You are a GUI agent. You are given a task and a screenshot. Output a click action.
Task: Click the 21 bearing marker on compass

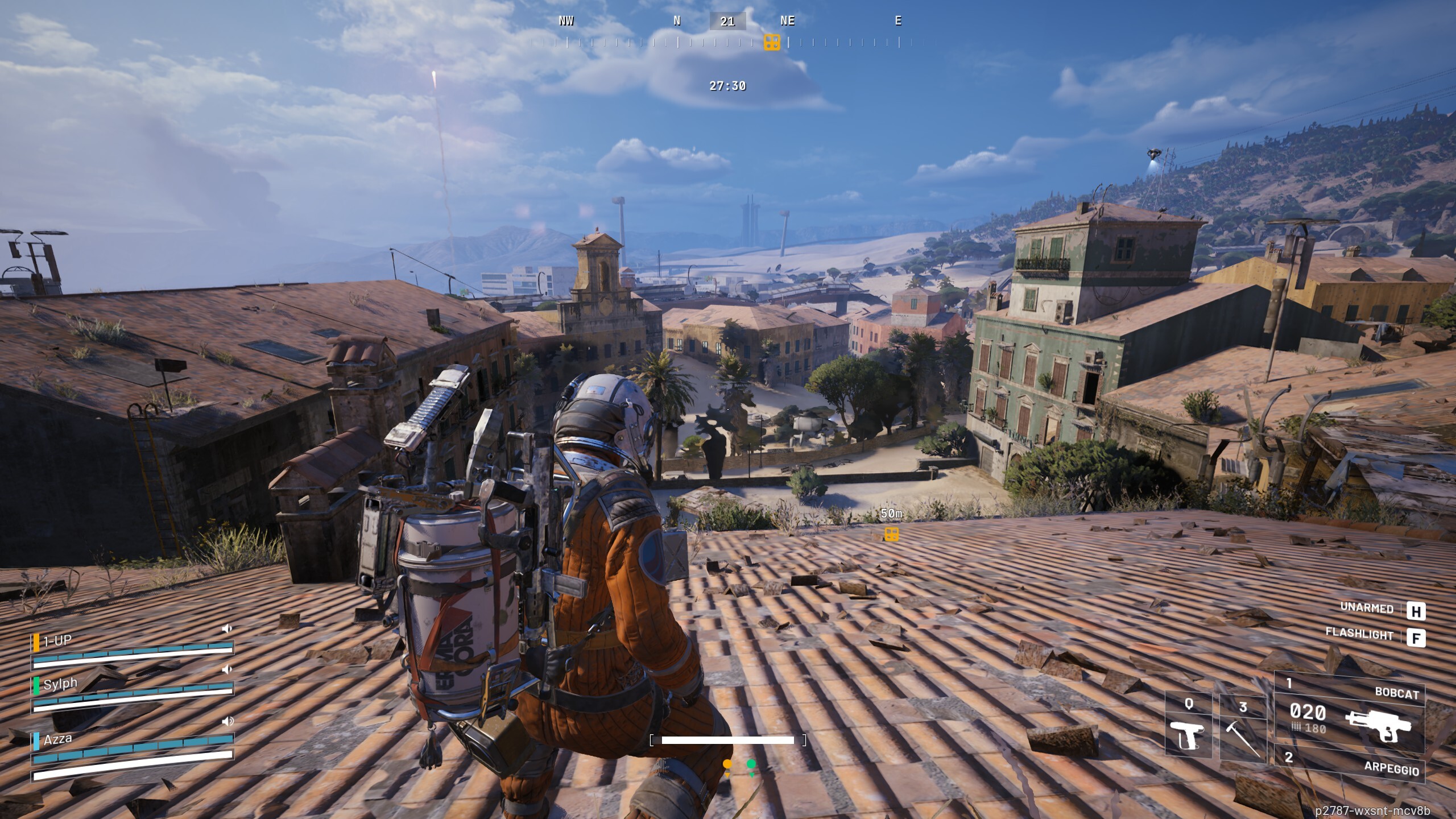click(x=727, y=21)
